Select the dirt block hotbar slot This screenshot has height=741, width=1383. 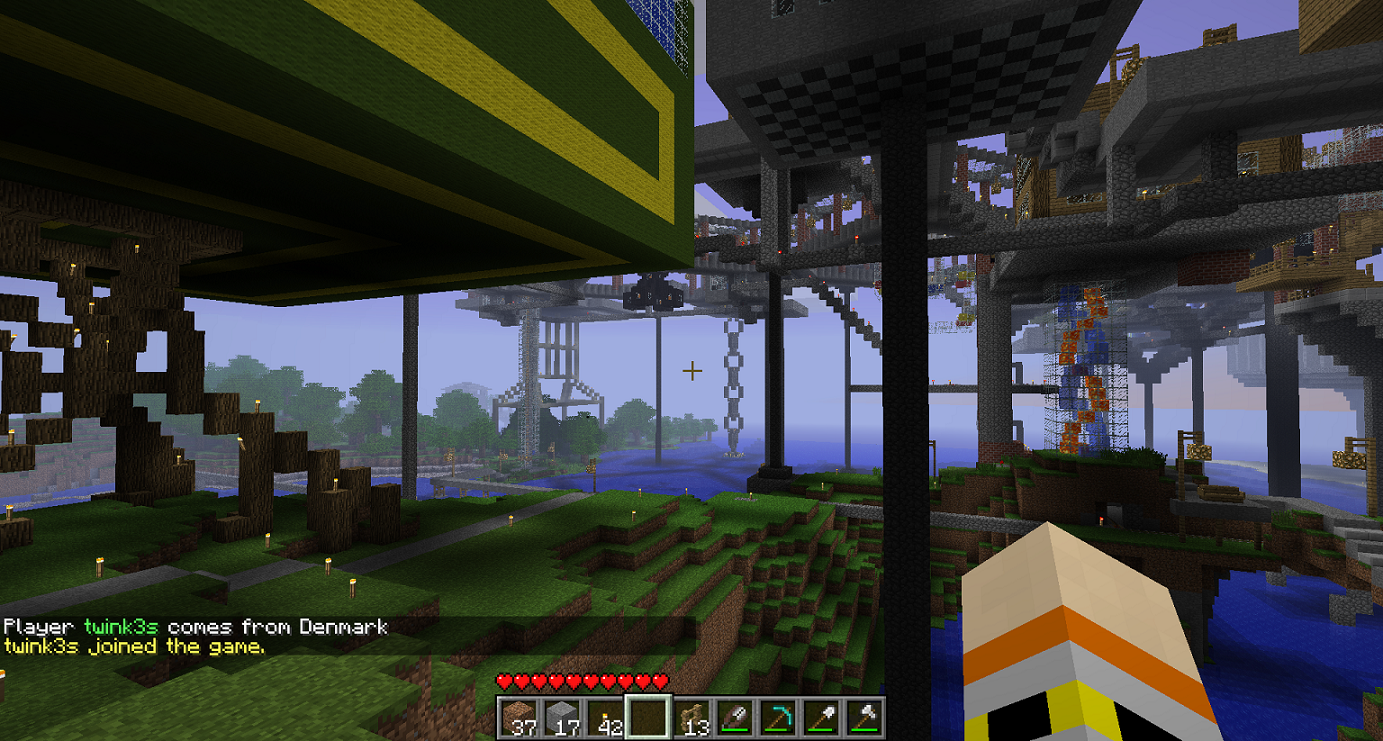(519, 717)
